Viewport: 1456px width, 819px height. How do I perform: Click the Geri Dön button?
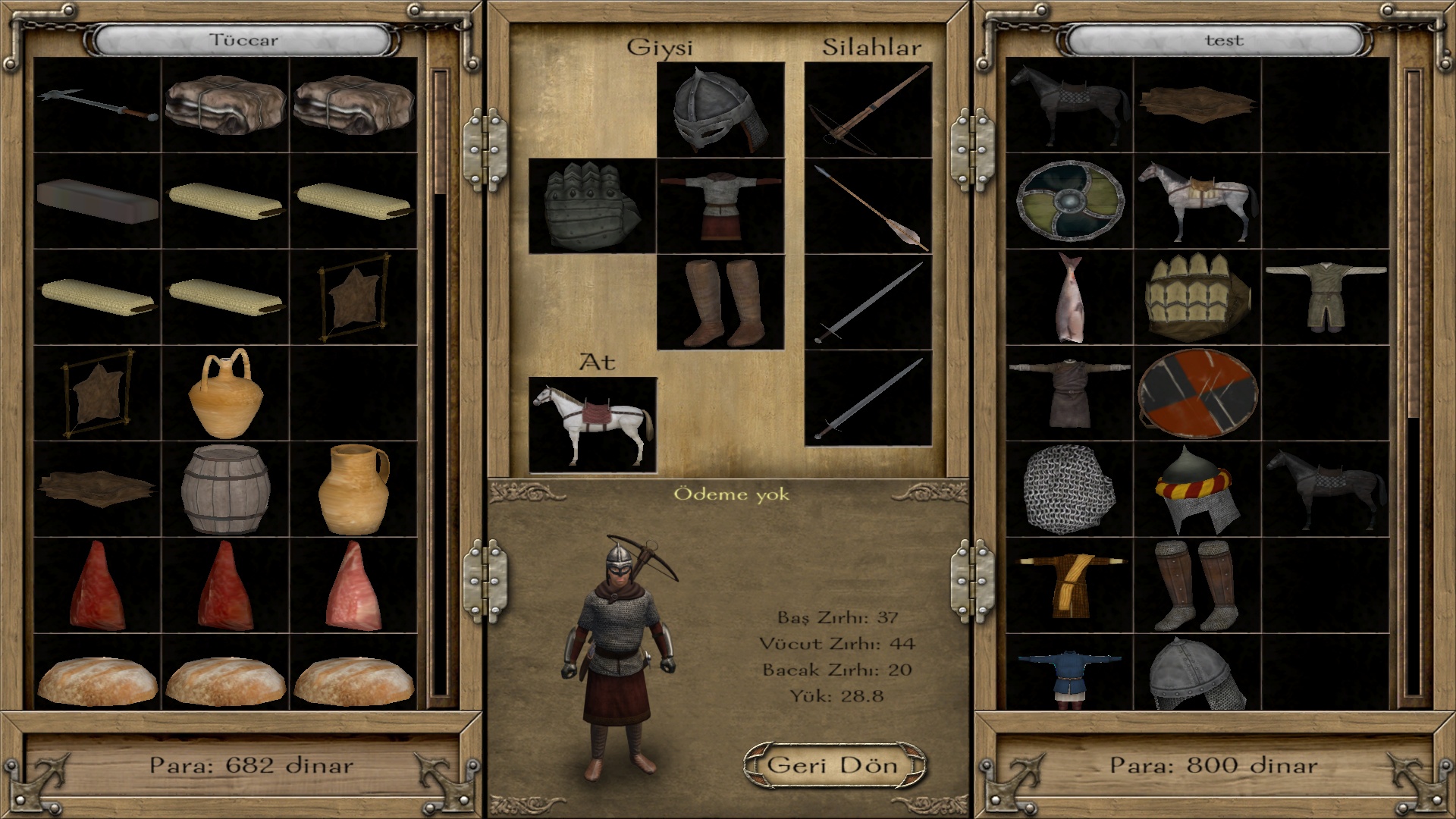(x=834, y=765)
